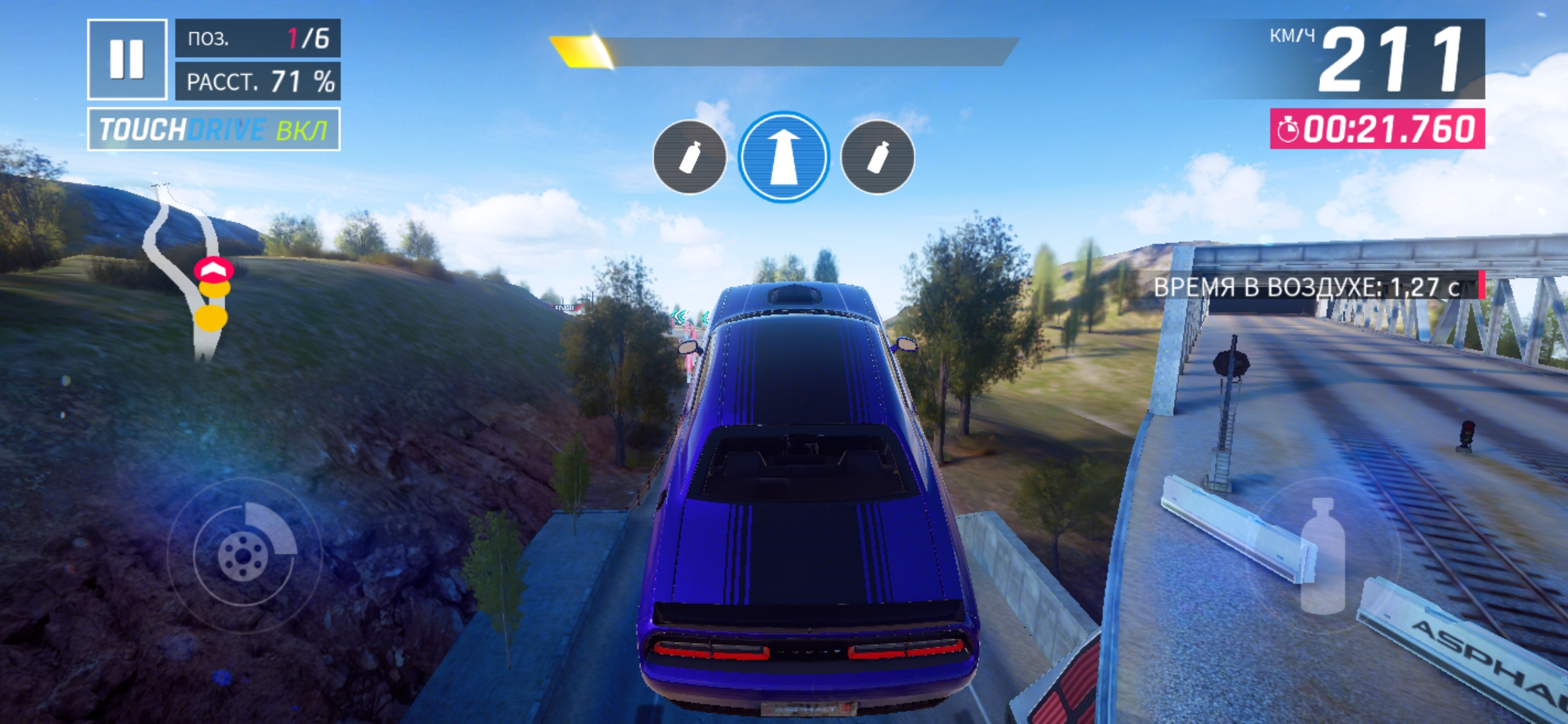Image resolution: width=1568 pixels, height=724 pixels.
Task: Select the straight-ahead arrow route icon
Action: tap(783, 157)
